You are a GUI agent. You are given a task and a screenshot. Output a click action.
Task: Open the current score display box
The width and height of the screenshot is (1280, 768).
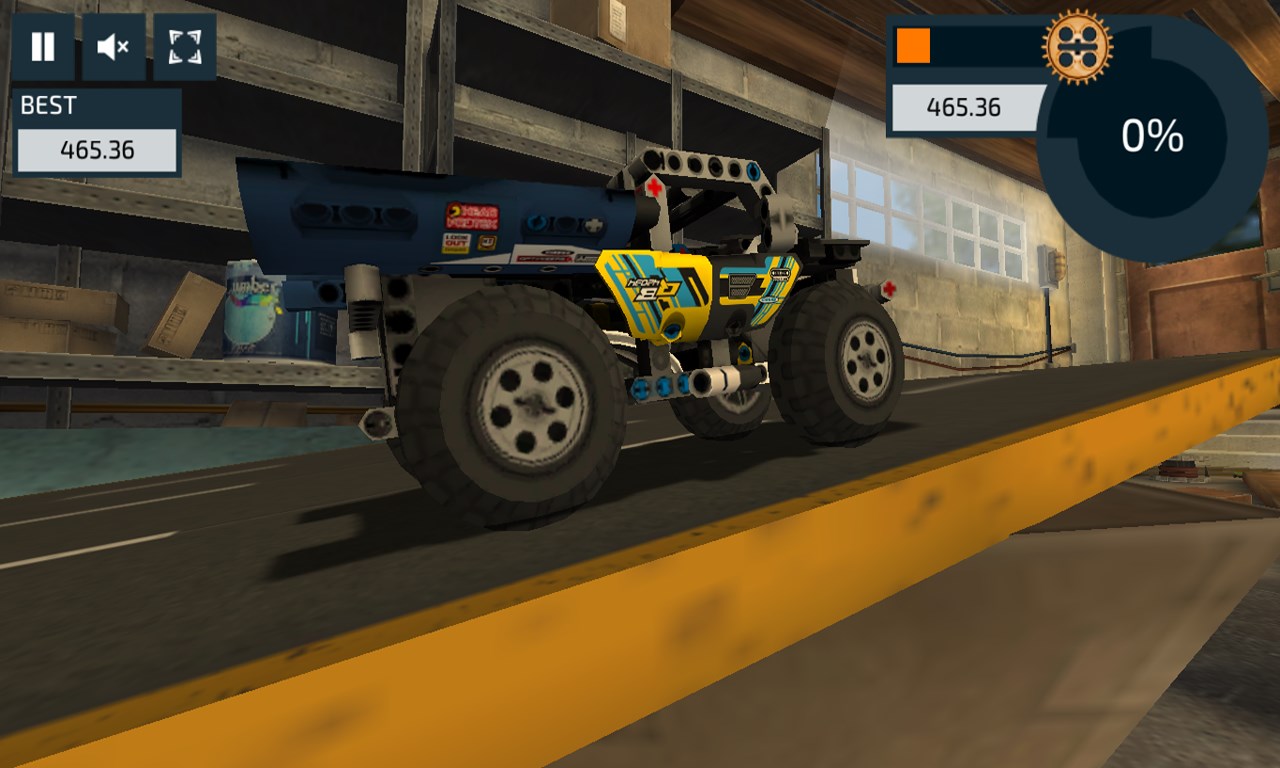click(964, 108)
